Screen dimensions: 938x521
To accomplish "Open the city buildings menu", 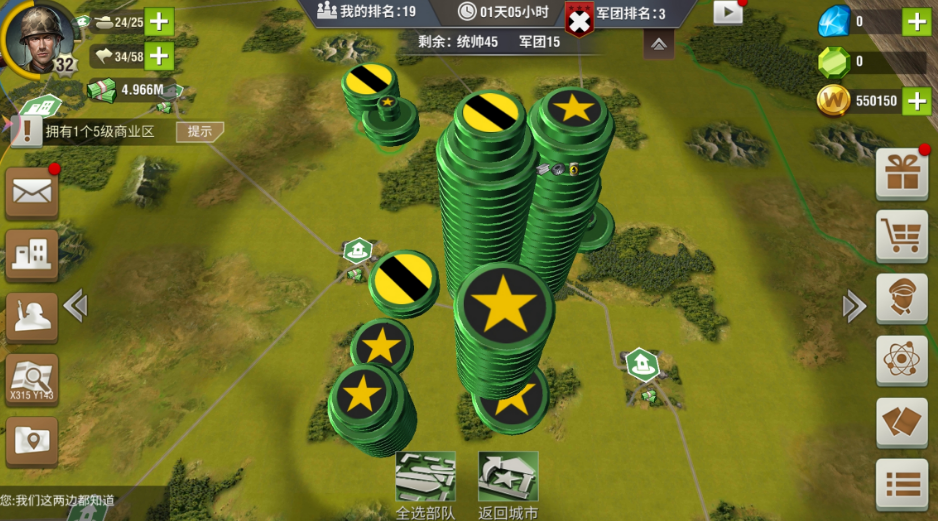I will [x=32, y=255].
